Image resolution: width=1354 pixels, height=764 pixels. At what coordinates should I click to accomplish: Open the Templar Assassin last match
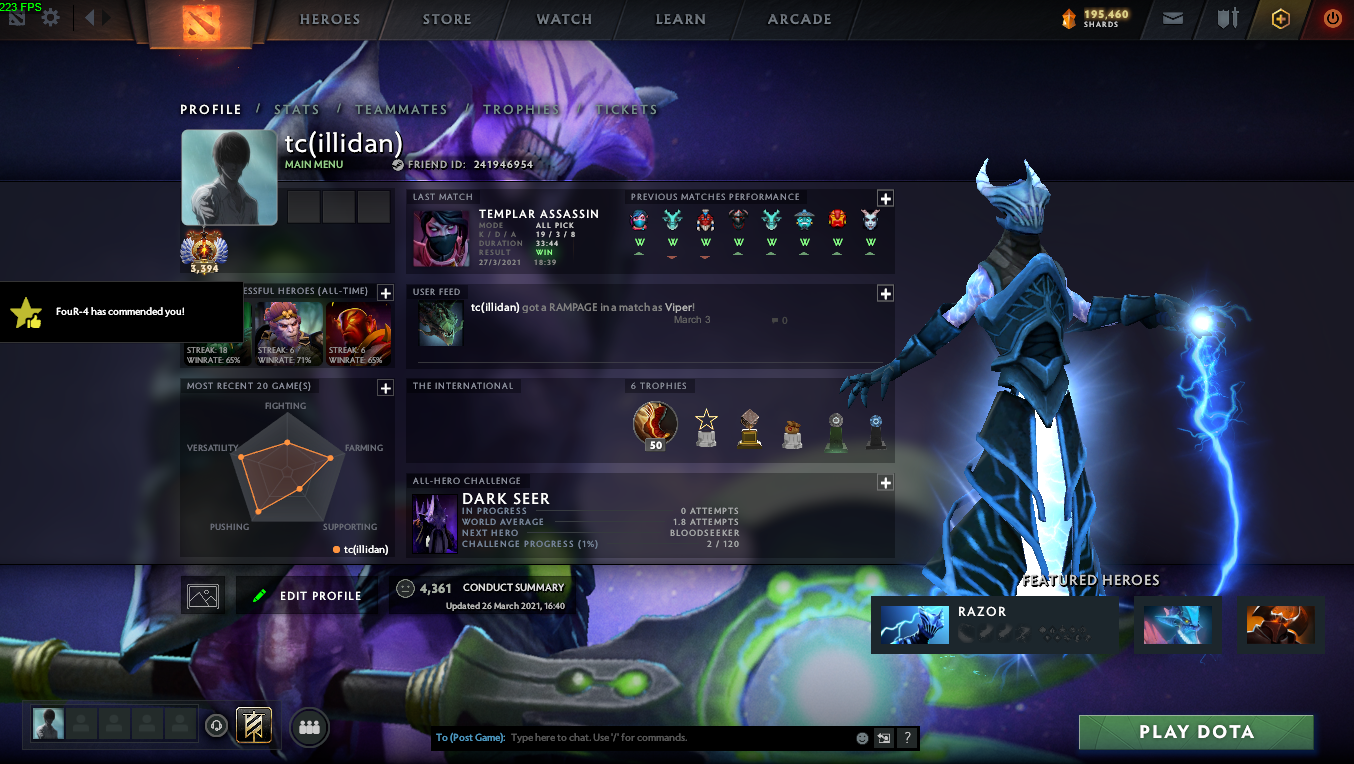(x=510, y=236)
